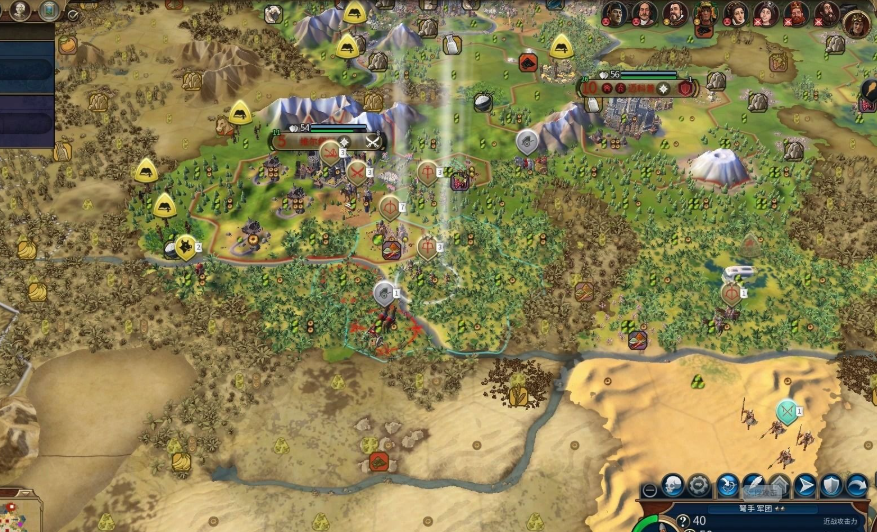Open the blue research tracker panel
Image resolution: width=877 pixels, height=532 pixels.
(x=27, y=70)
